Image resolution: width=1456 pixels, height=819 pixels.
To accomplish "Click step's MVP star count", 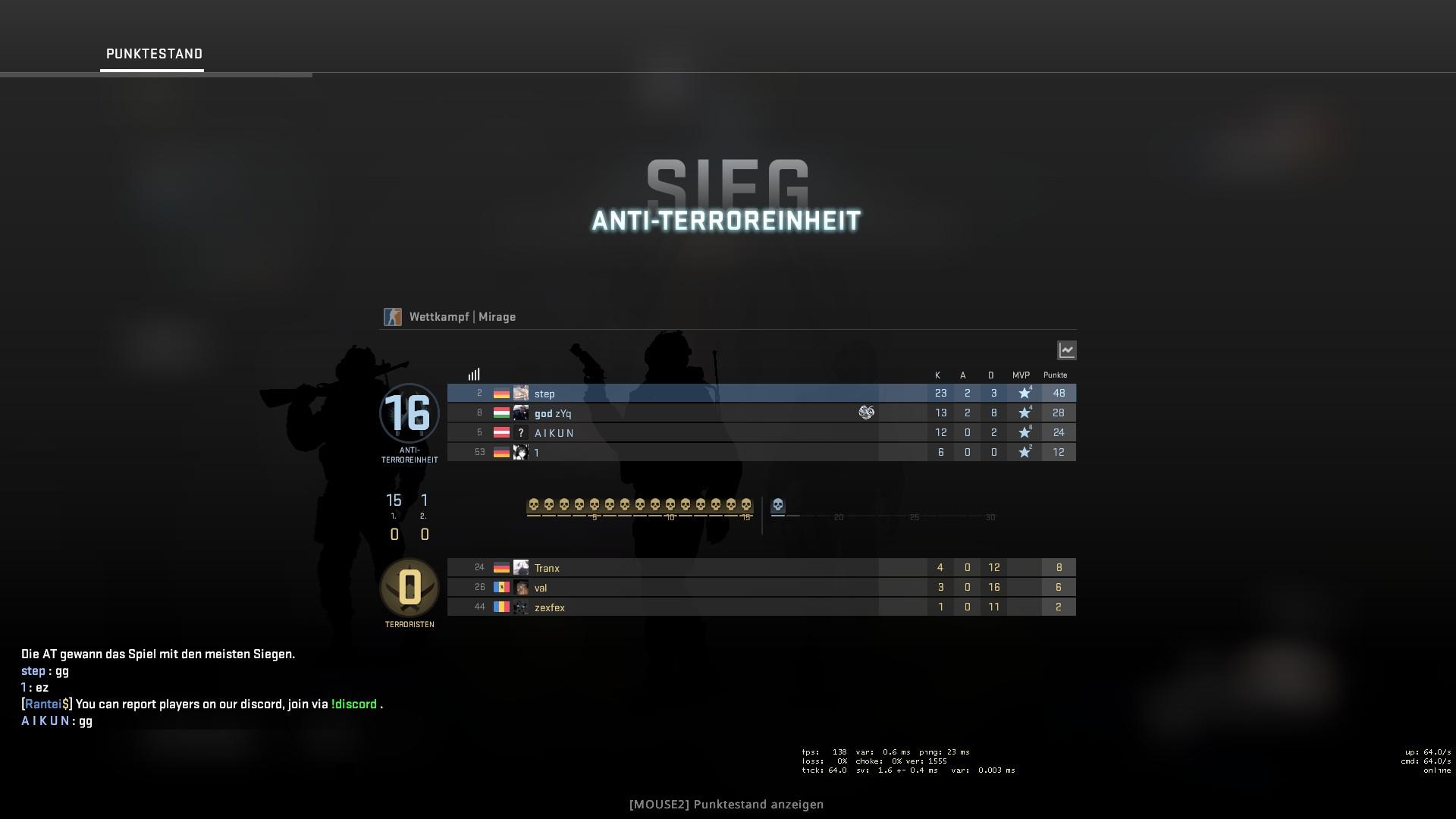I will click(x=1025, y=393).
